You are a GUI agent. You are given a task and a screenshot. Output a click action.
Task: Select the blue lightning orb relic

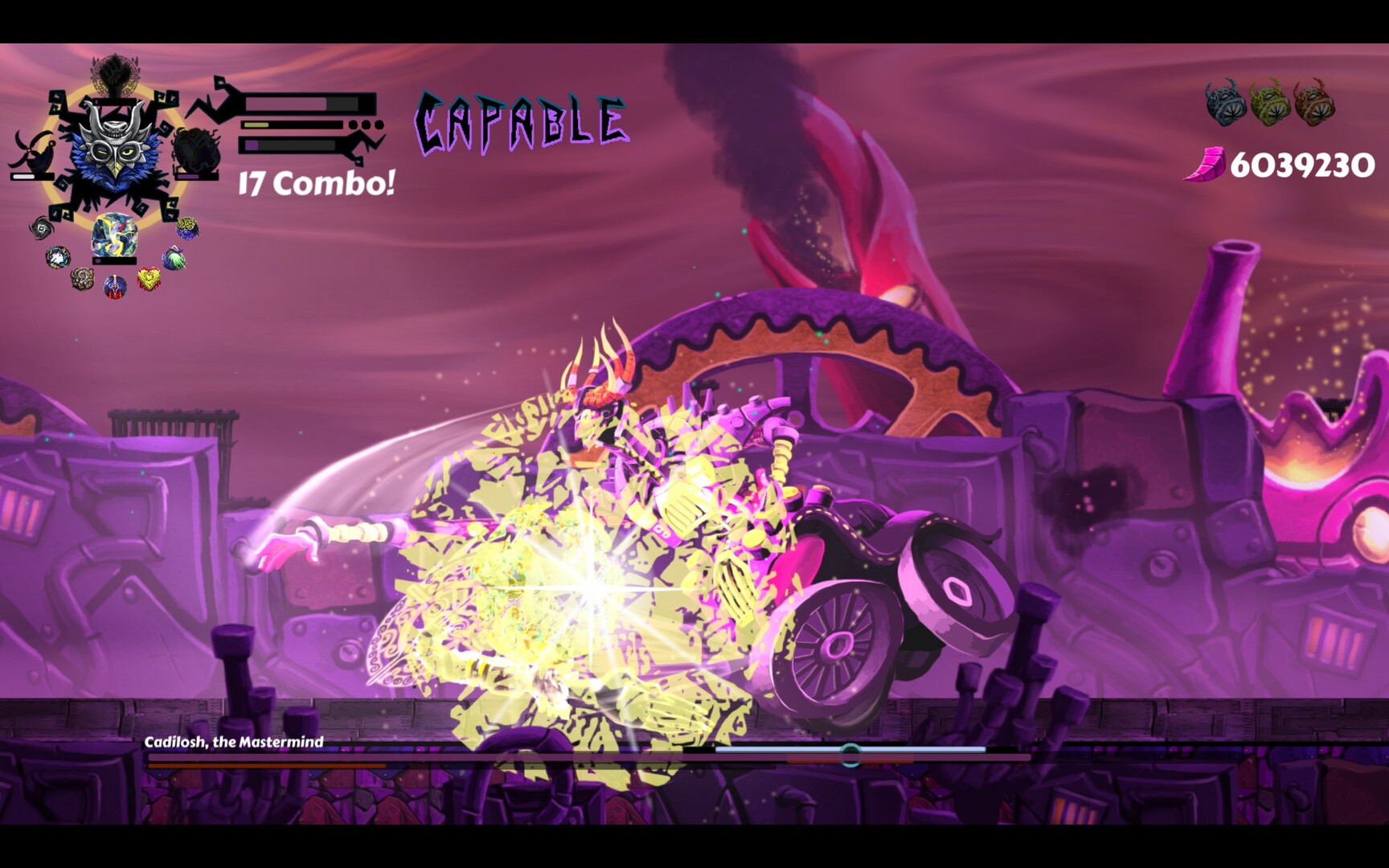pos(57,258)
